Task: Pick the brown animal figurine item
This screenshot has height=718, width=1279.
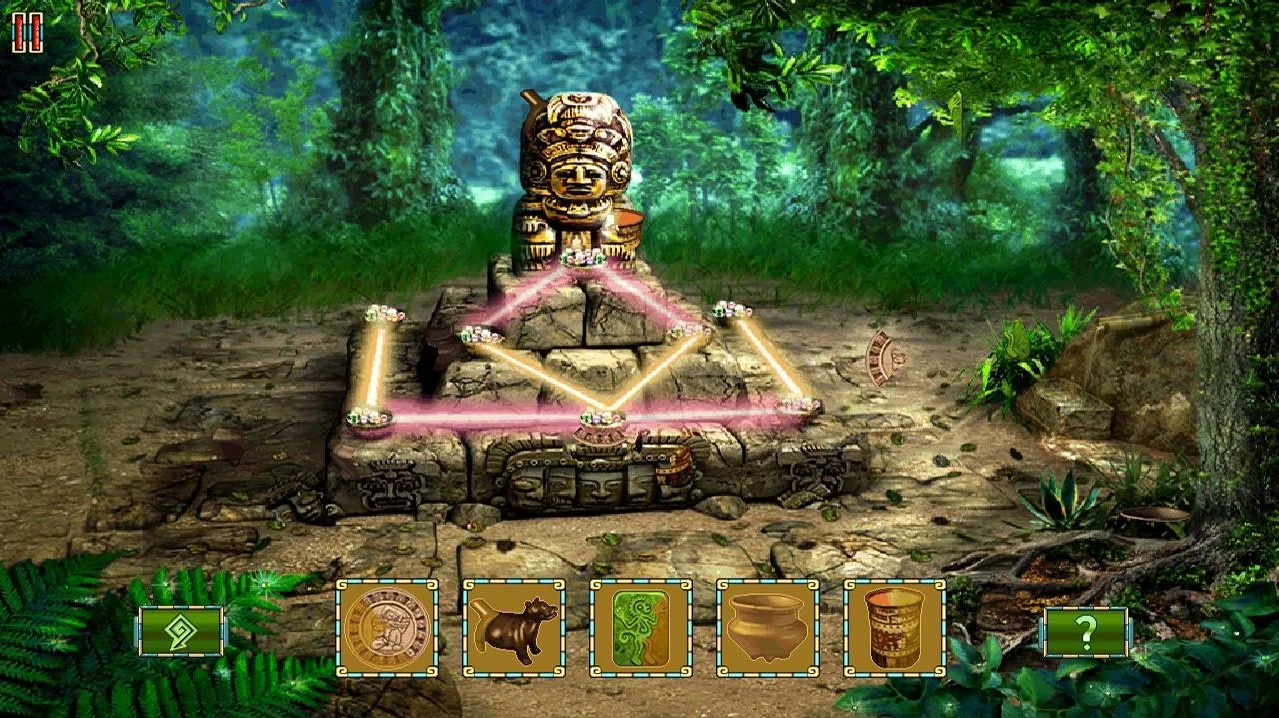Action: 514,629
